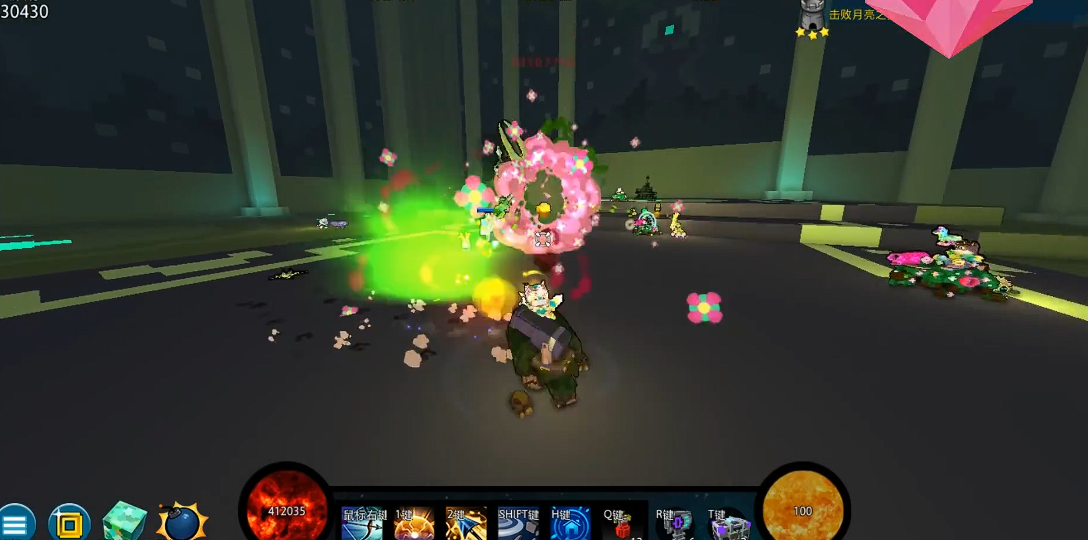Select the blue bomb icon
The image size is (1088, 540).
point(182,523)
